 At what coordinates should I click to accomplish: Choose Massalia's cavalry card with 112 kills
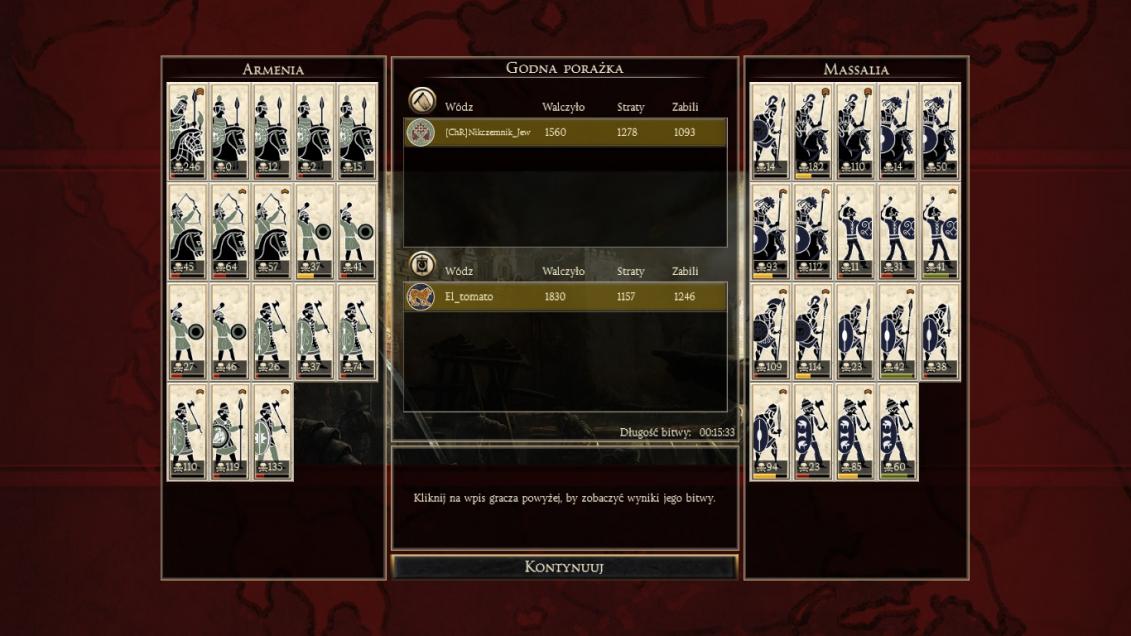click(812, 231)
